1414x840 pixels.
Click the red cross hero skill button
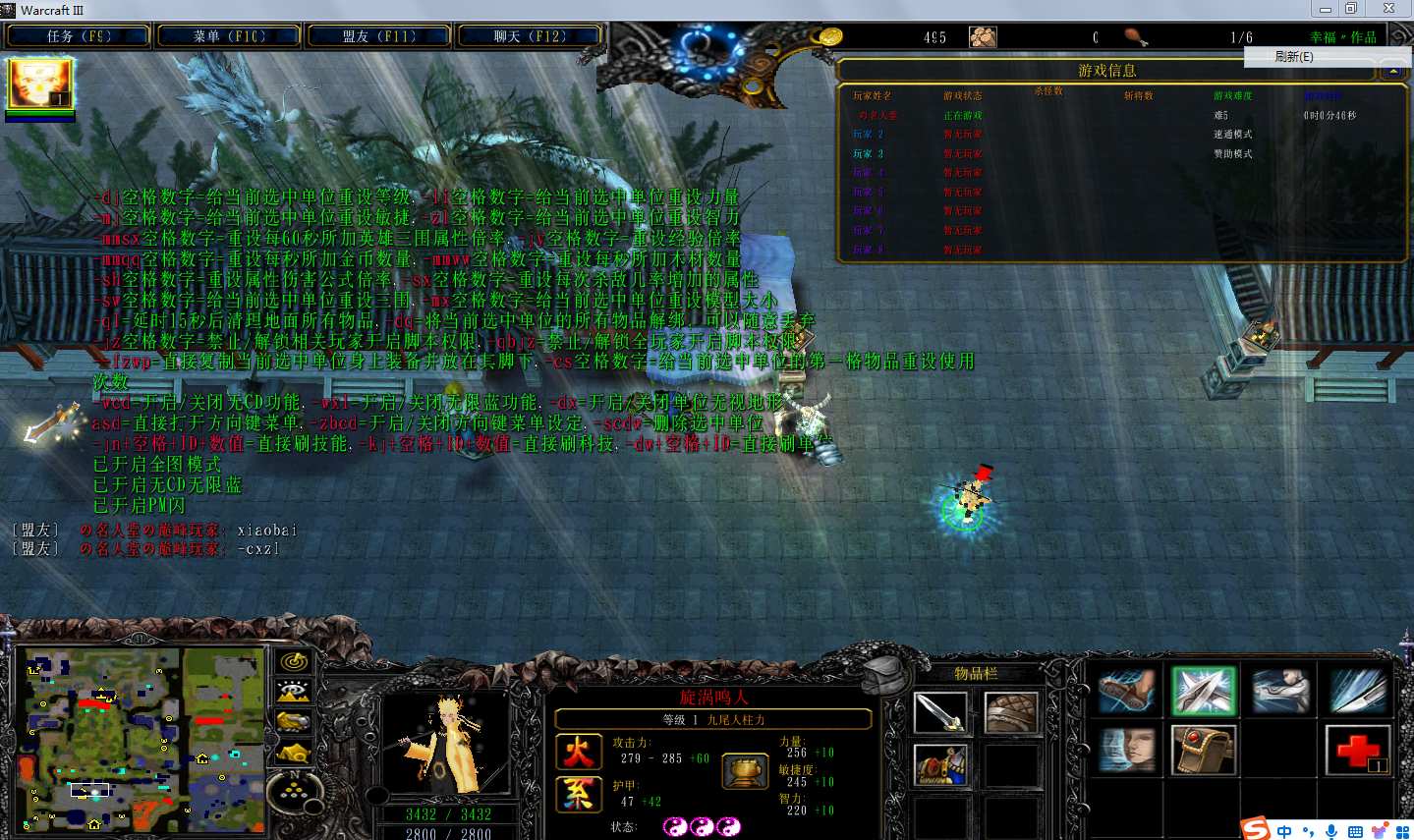tap(1357, 751)
